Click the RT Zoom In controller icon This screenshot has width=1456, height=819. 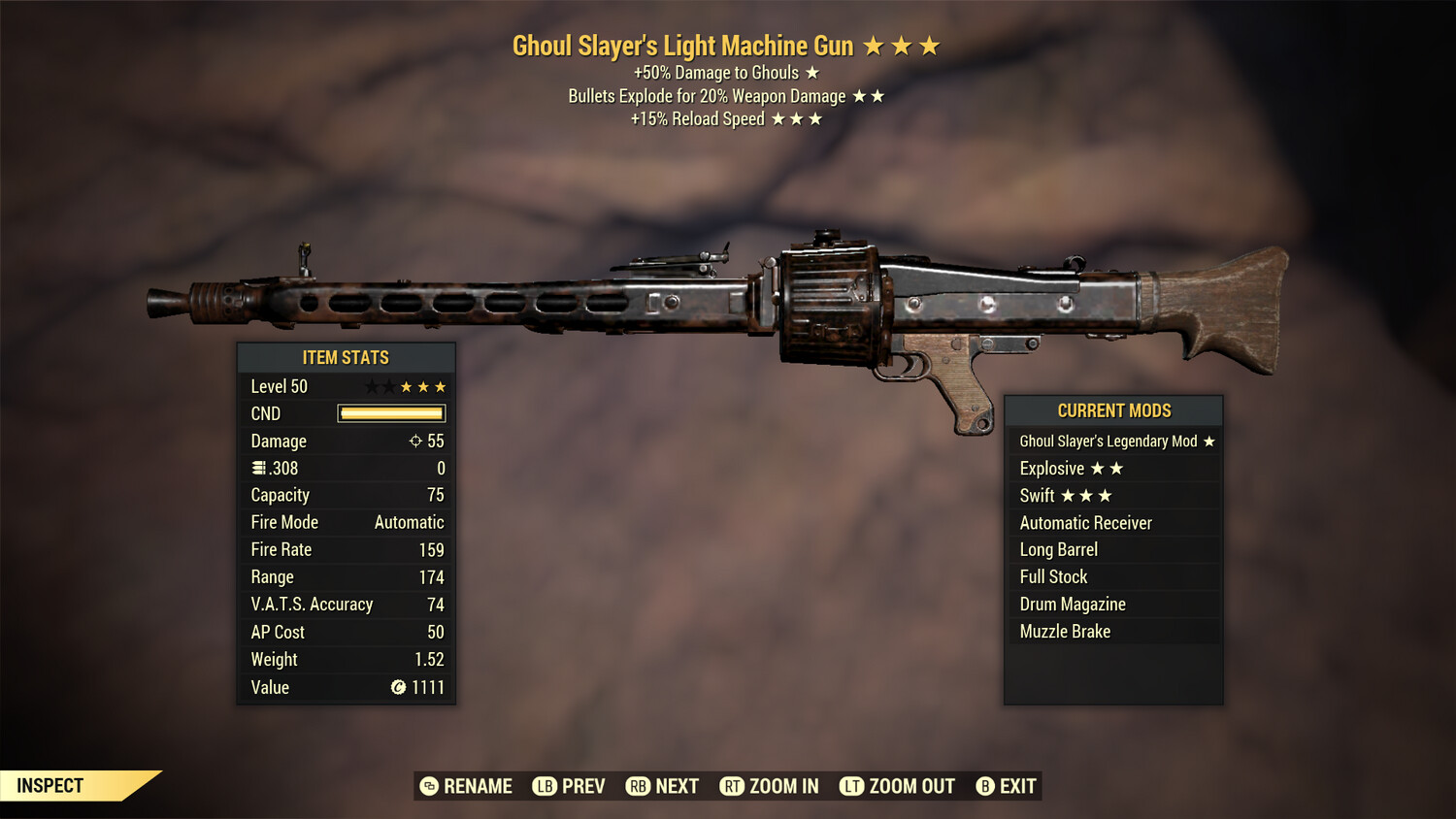[734, 786]
